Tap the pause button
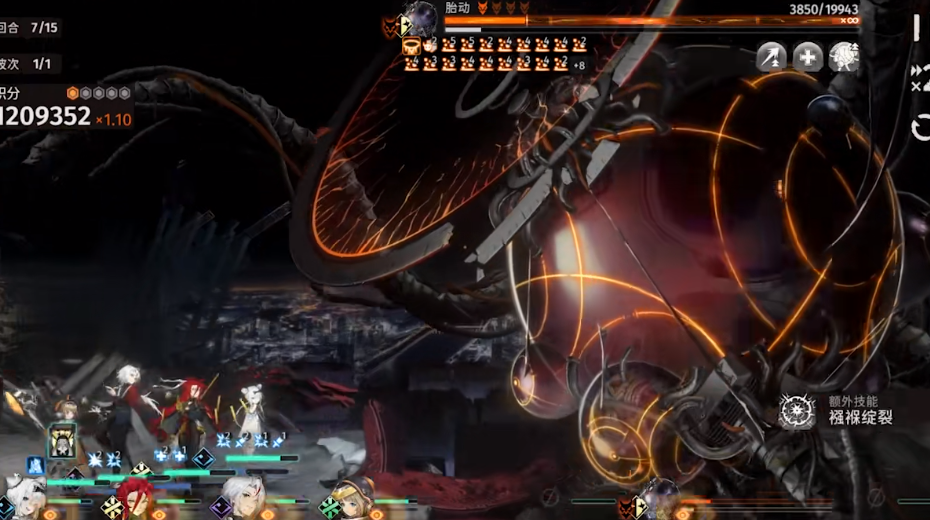Image resolution: width=930 pixels, height=520 pixels. coord(916,28)
